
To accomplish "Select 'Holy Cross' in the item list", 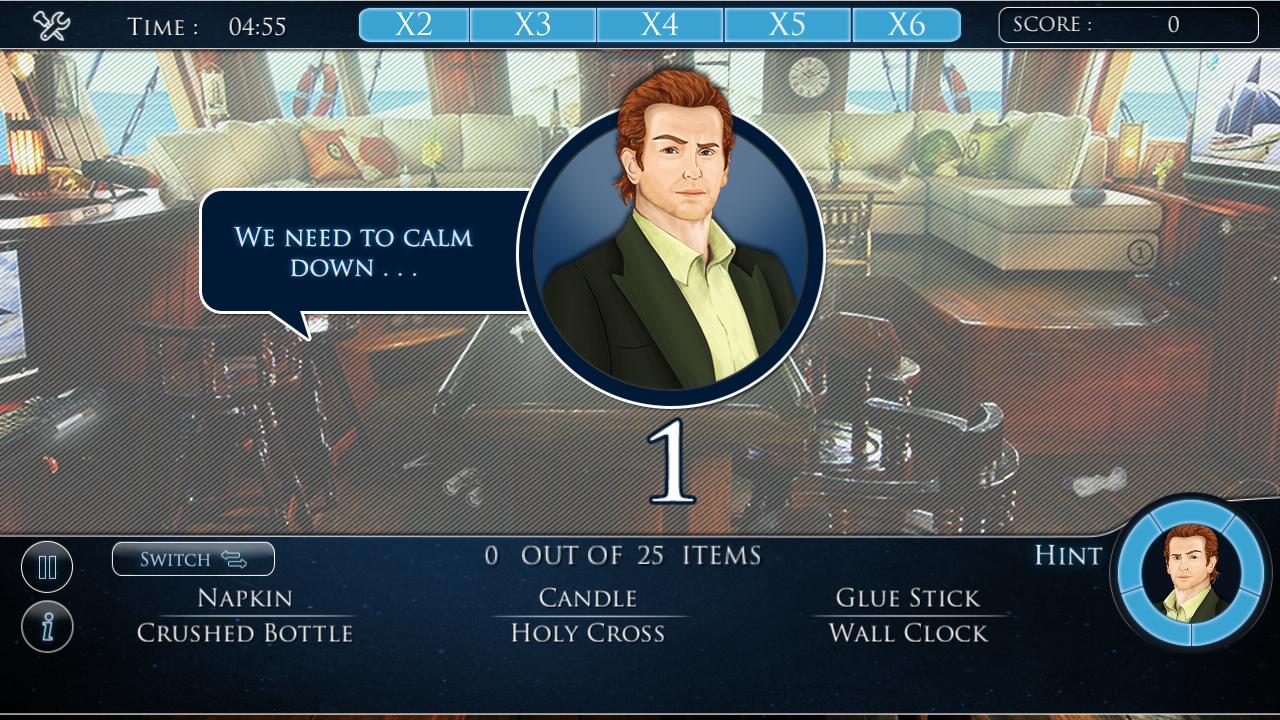I will click(587, 632).
